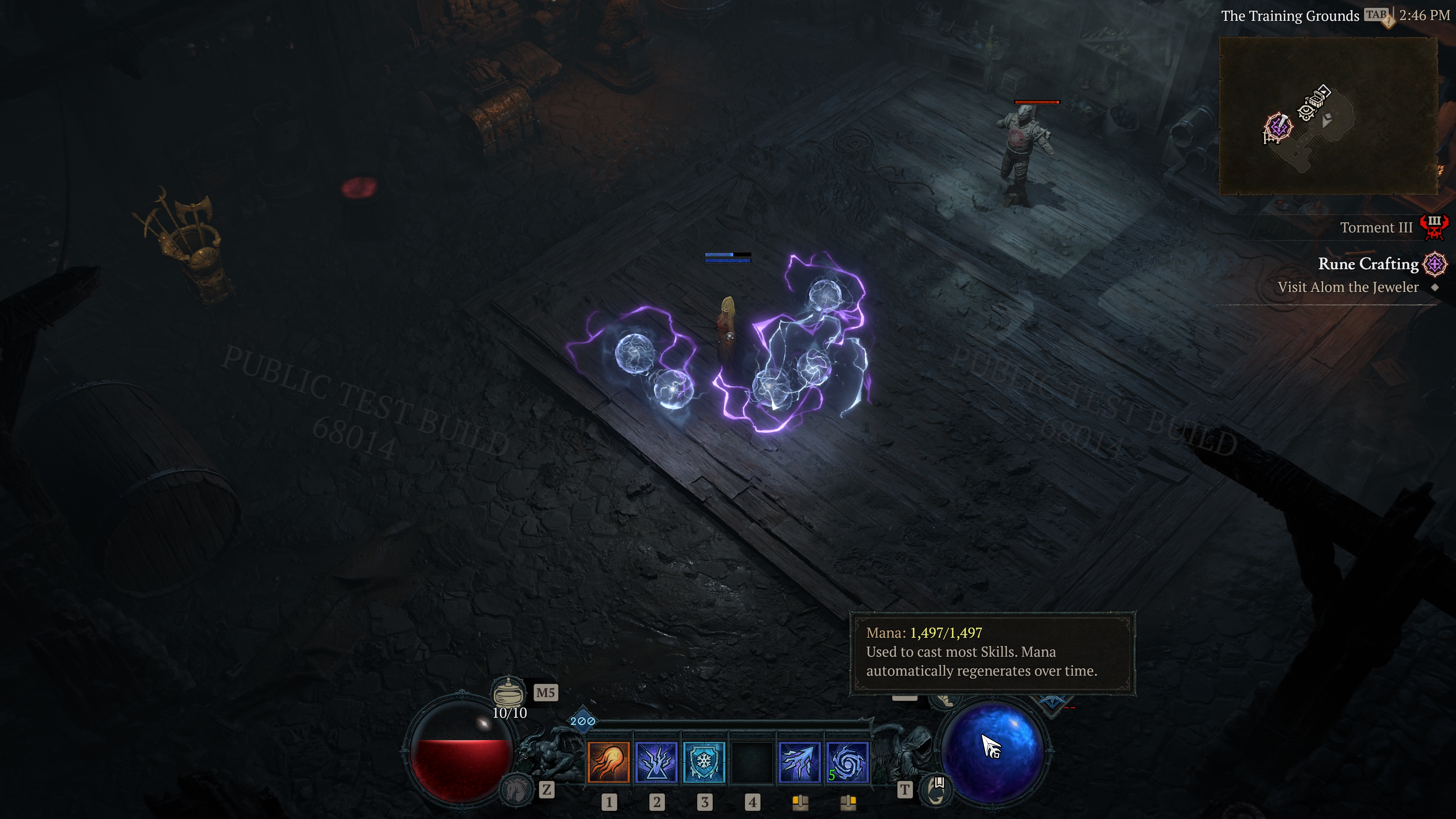
Task: Click the Torment III skull indicator
Action: tap(1437, 227)
